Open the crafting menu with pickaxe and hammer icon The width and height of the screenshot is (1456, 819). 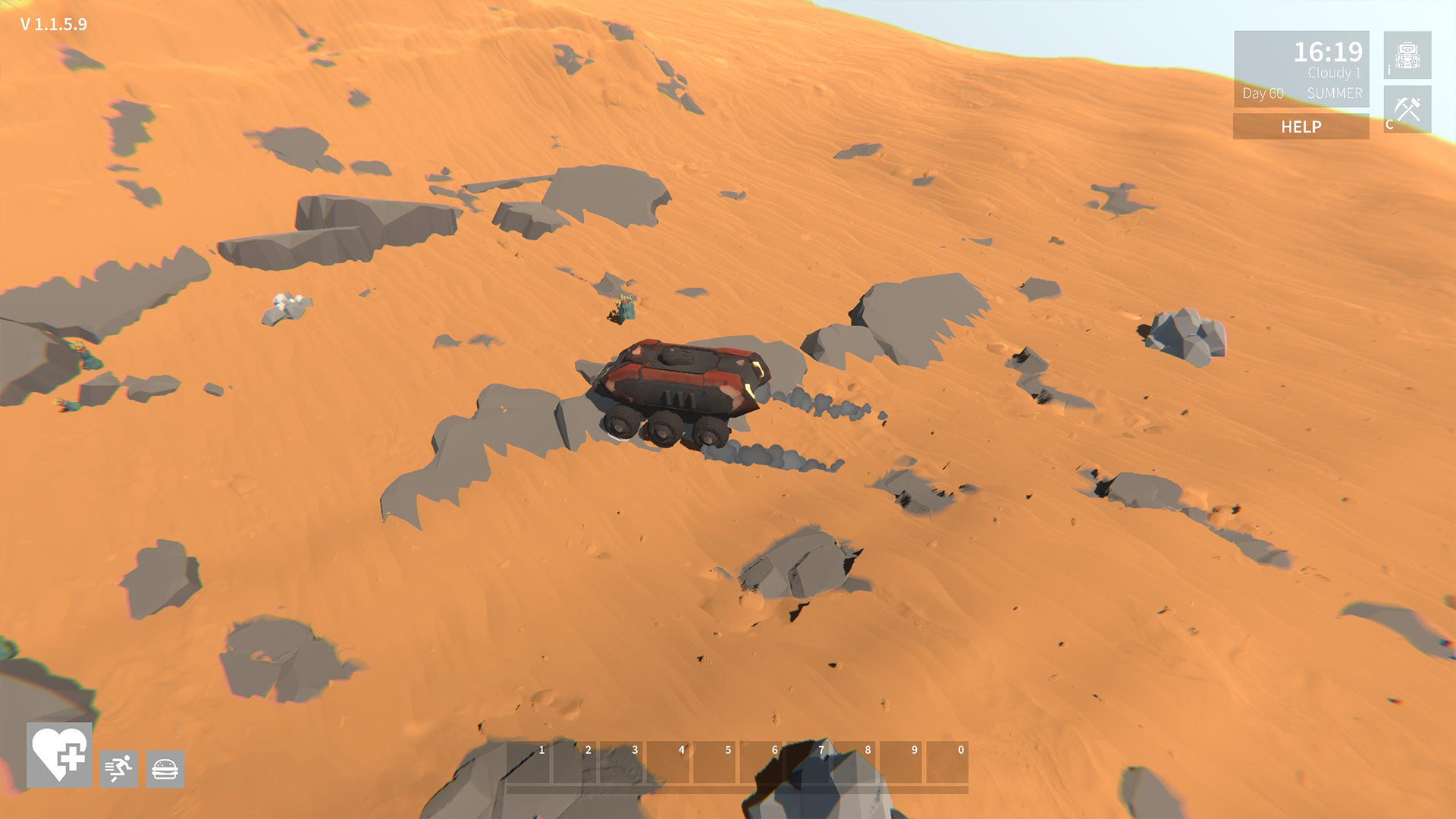pyautogui.click(x=1408, y=108)
